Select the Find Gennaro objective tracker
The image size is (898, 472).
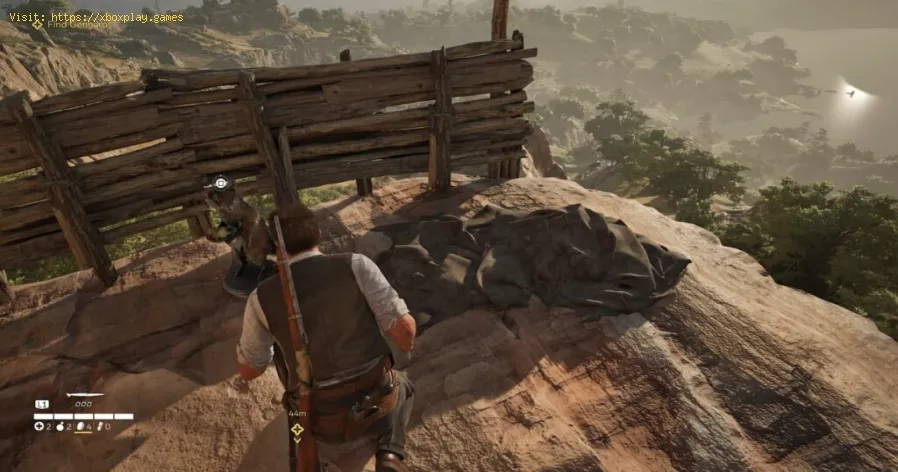click(62, 23)
